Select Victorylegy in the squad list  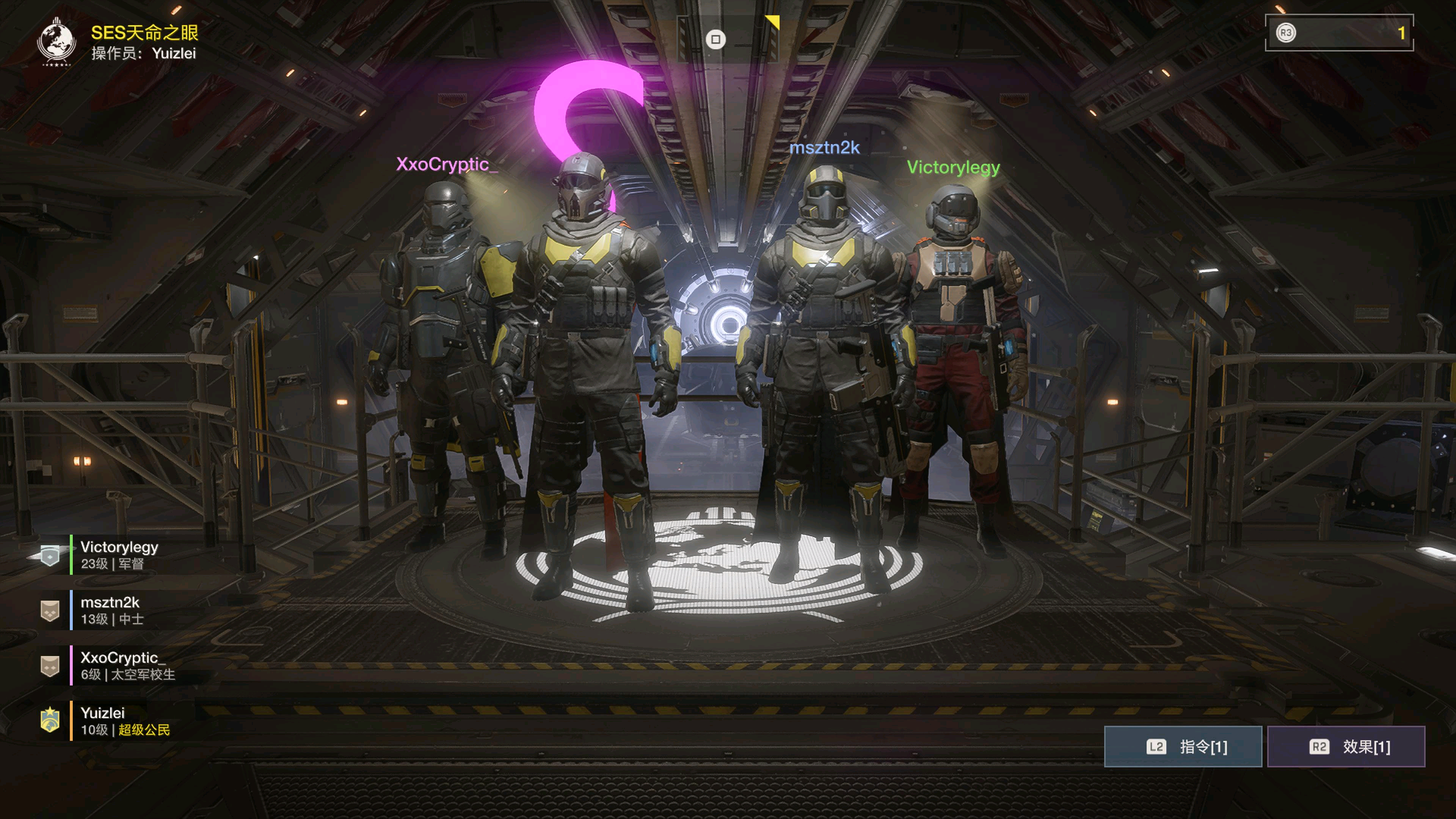[119, 554]
